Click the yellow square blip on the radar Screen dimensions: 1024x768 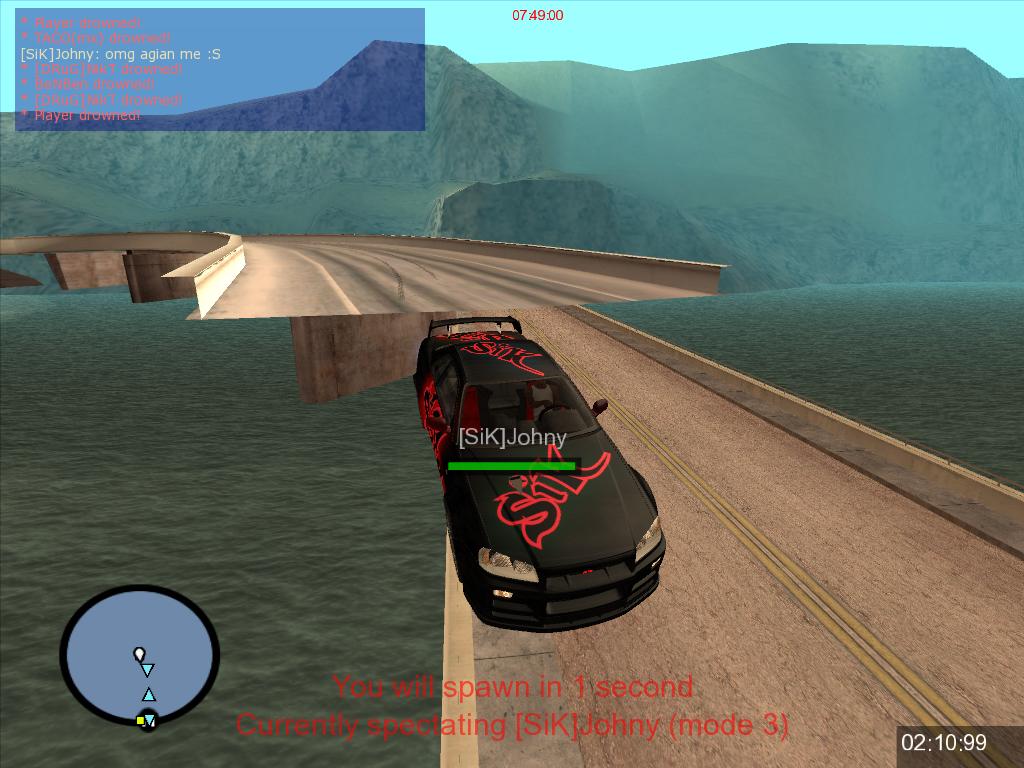pyautogui.click(x=140, y=720)
